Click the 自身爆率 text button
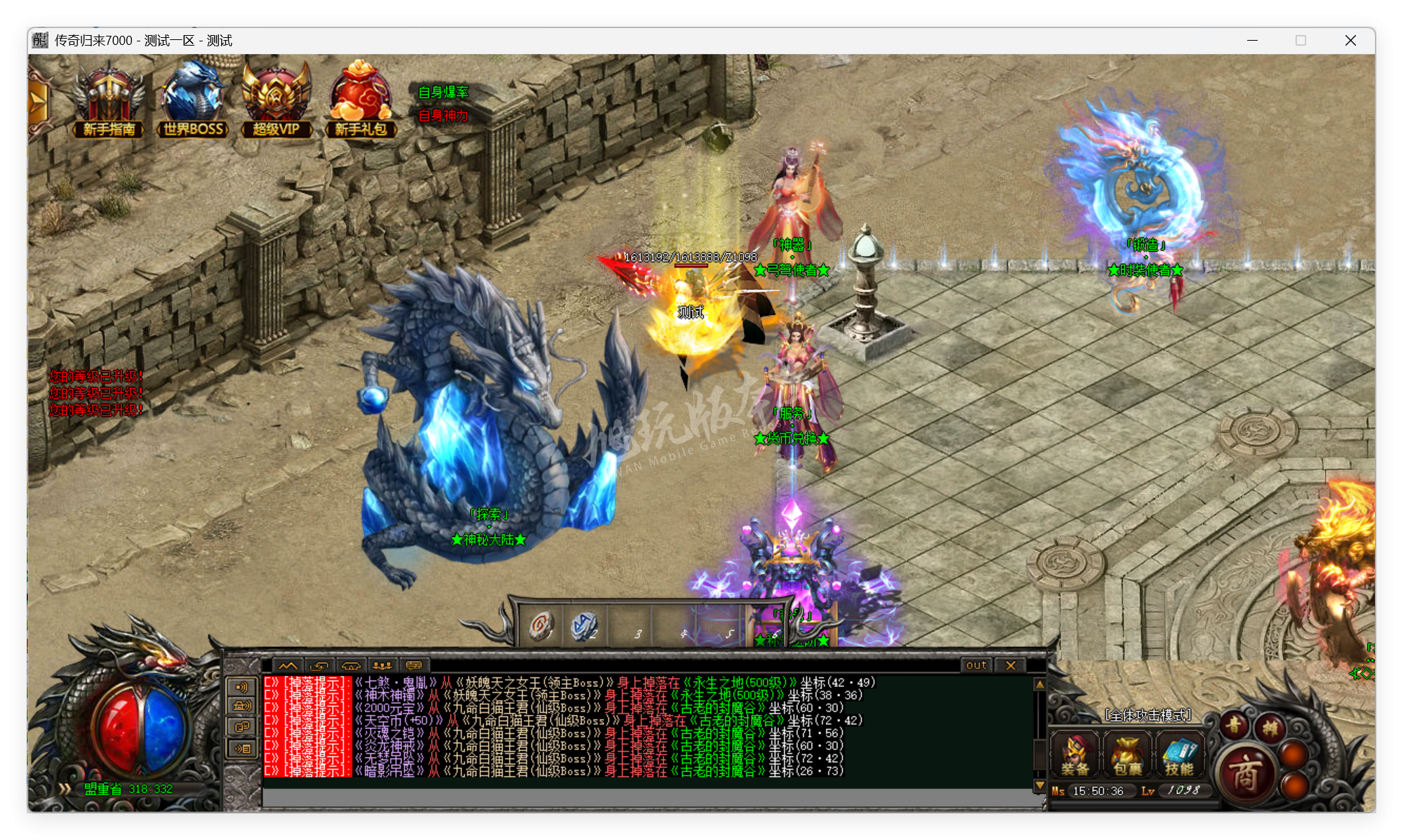The image size is (1403, 840). (442, 91)
